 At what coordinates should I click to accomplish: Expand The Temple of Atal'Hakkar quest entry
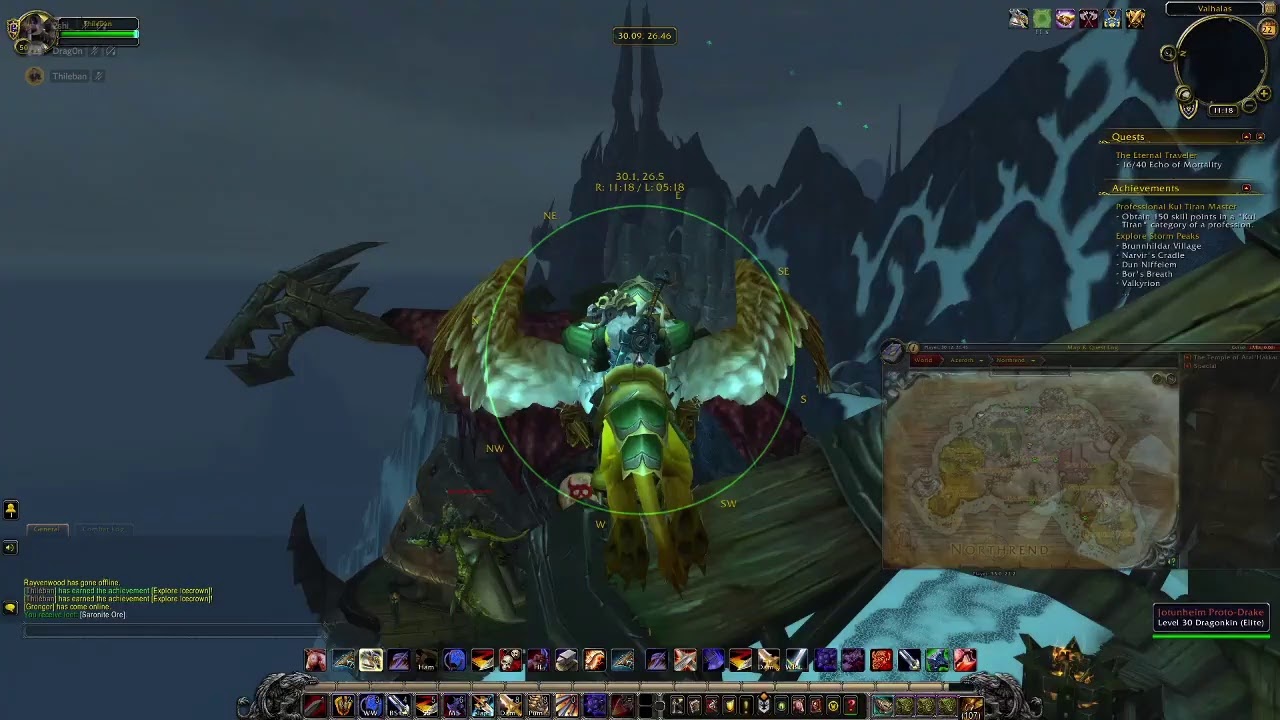click(x=1187, y=358)
